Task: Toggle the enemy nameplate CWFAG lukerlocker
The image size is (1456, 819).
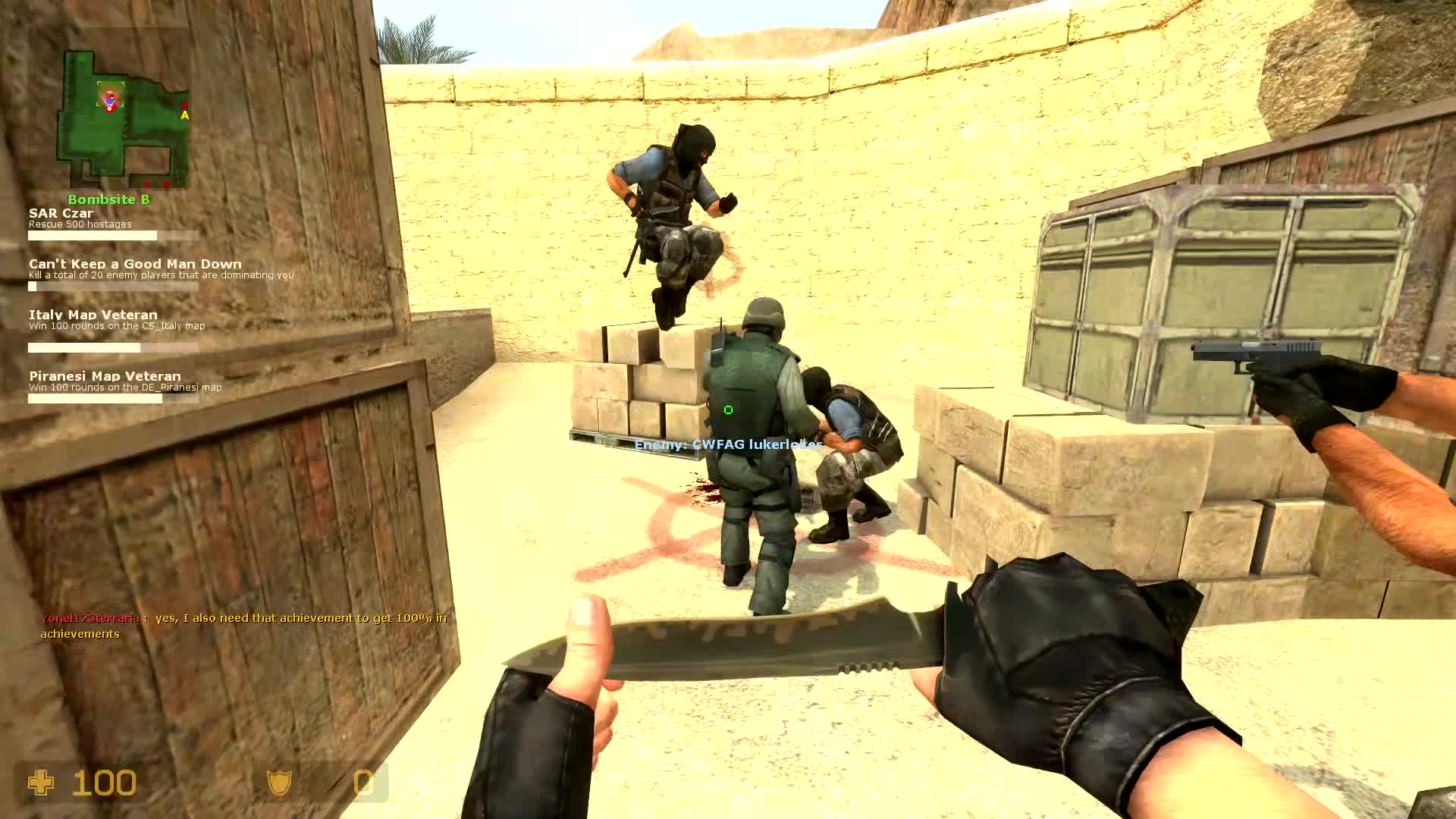Action: 726,444
